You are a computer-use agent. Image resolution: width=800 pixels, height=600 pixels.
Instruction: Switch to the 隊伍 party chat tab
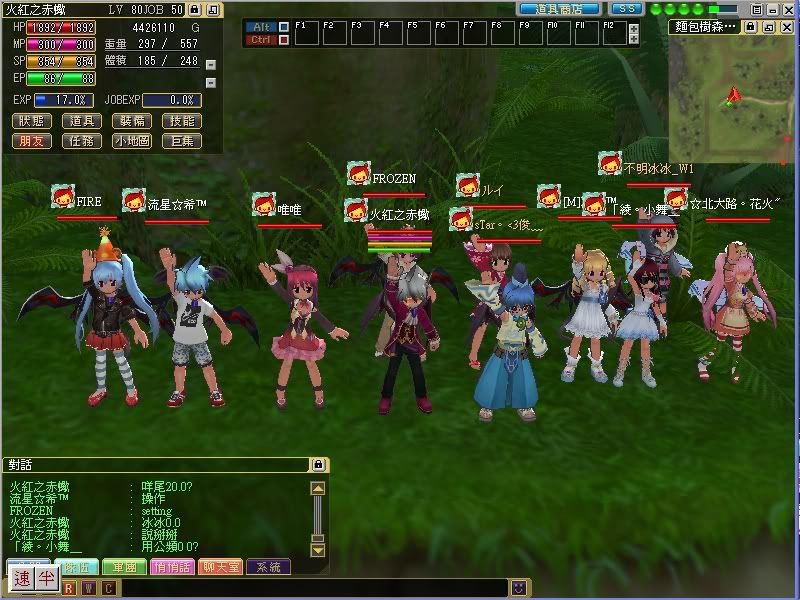pos(77,567)
